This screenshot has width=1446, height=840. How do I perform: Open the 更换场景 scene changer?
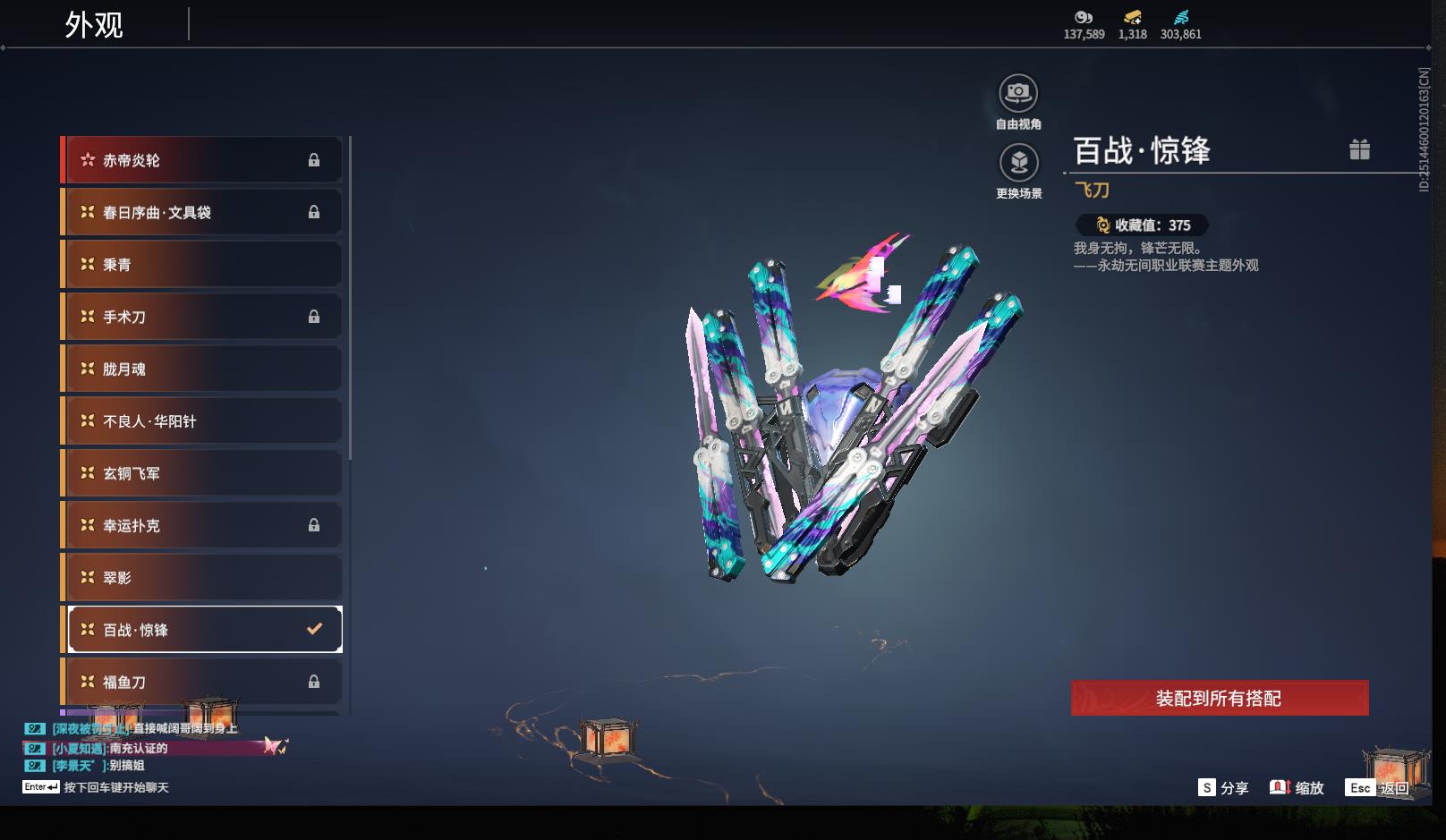click(1018, 164)
